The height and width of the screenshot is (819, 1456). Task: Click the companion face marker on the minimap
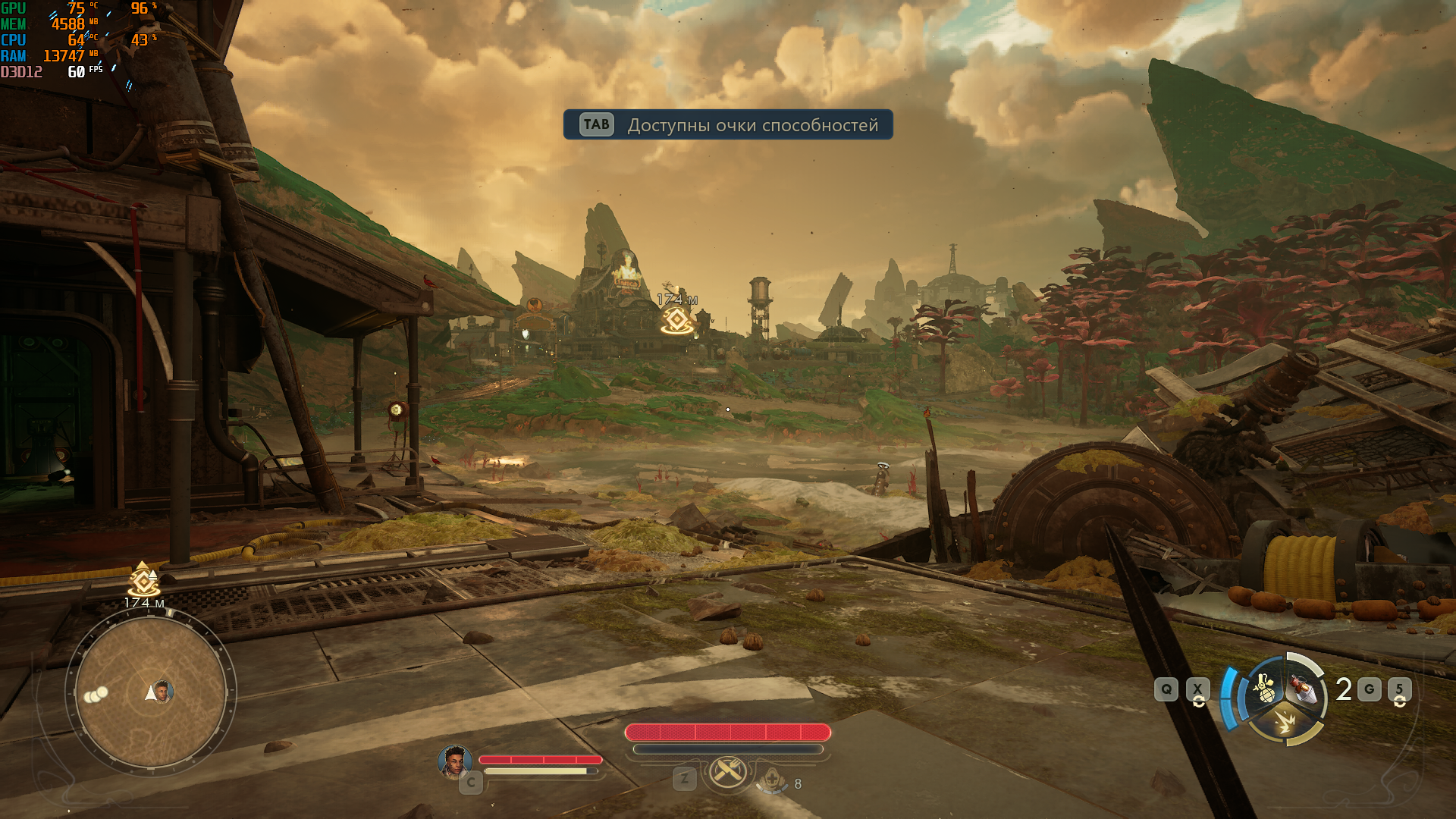click(162, 692)
